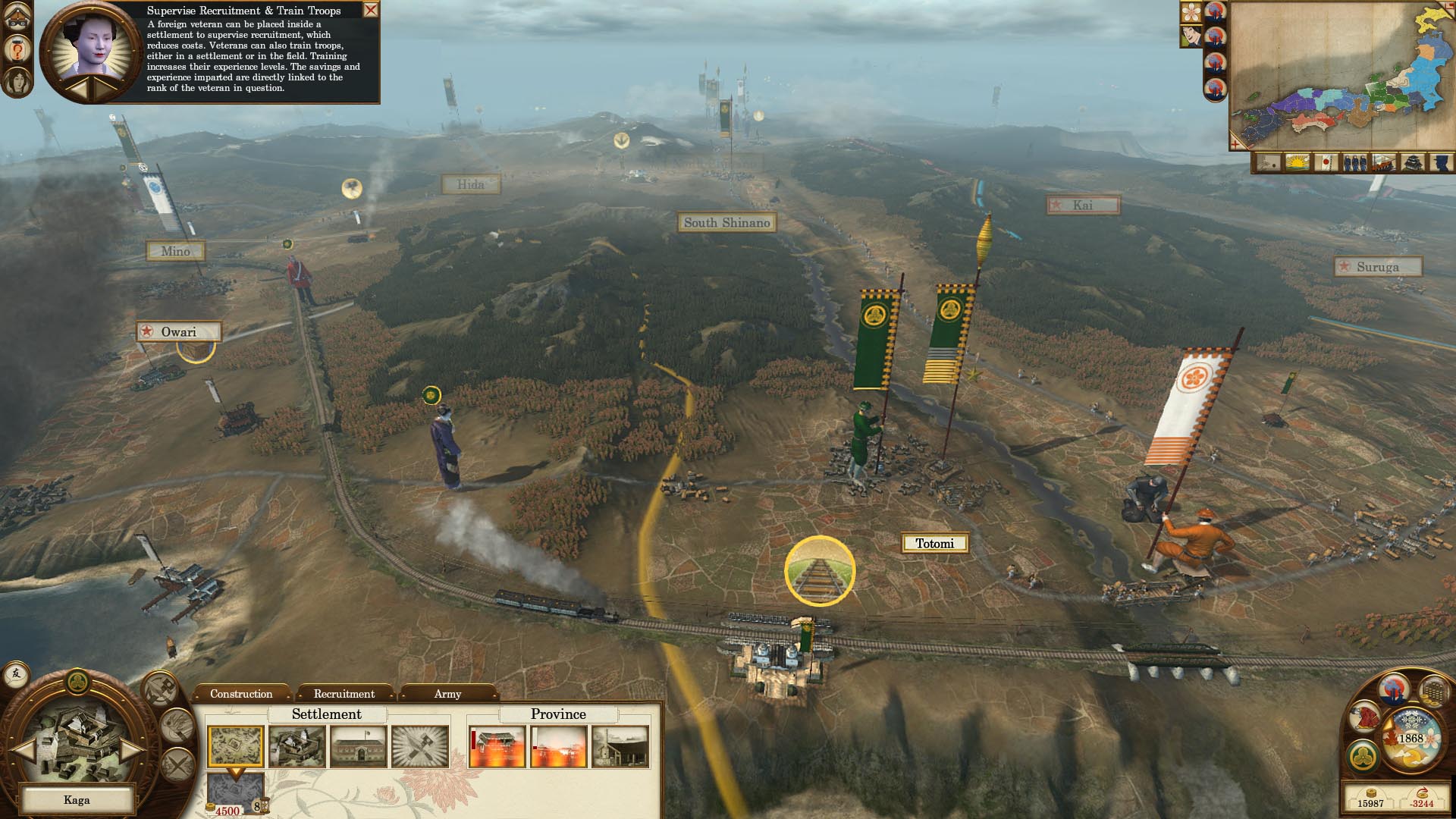This screenshot has height=819, width=1456.
Task: Select the cherry blossom event notification
Action: point(1191,12)
